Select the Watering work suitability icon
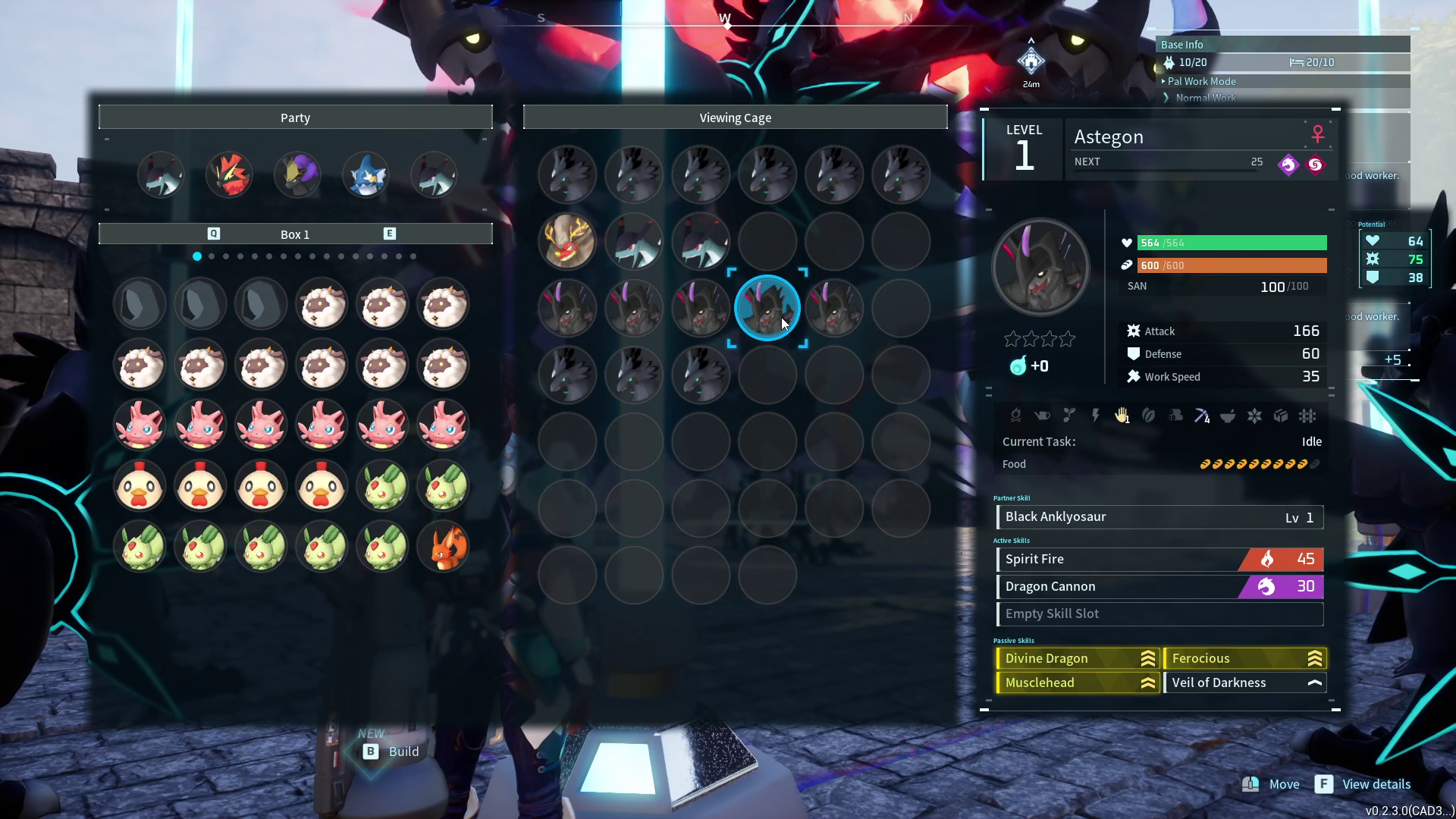 click(x=1042, y=416)
